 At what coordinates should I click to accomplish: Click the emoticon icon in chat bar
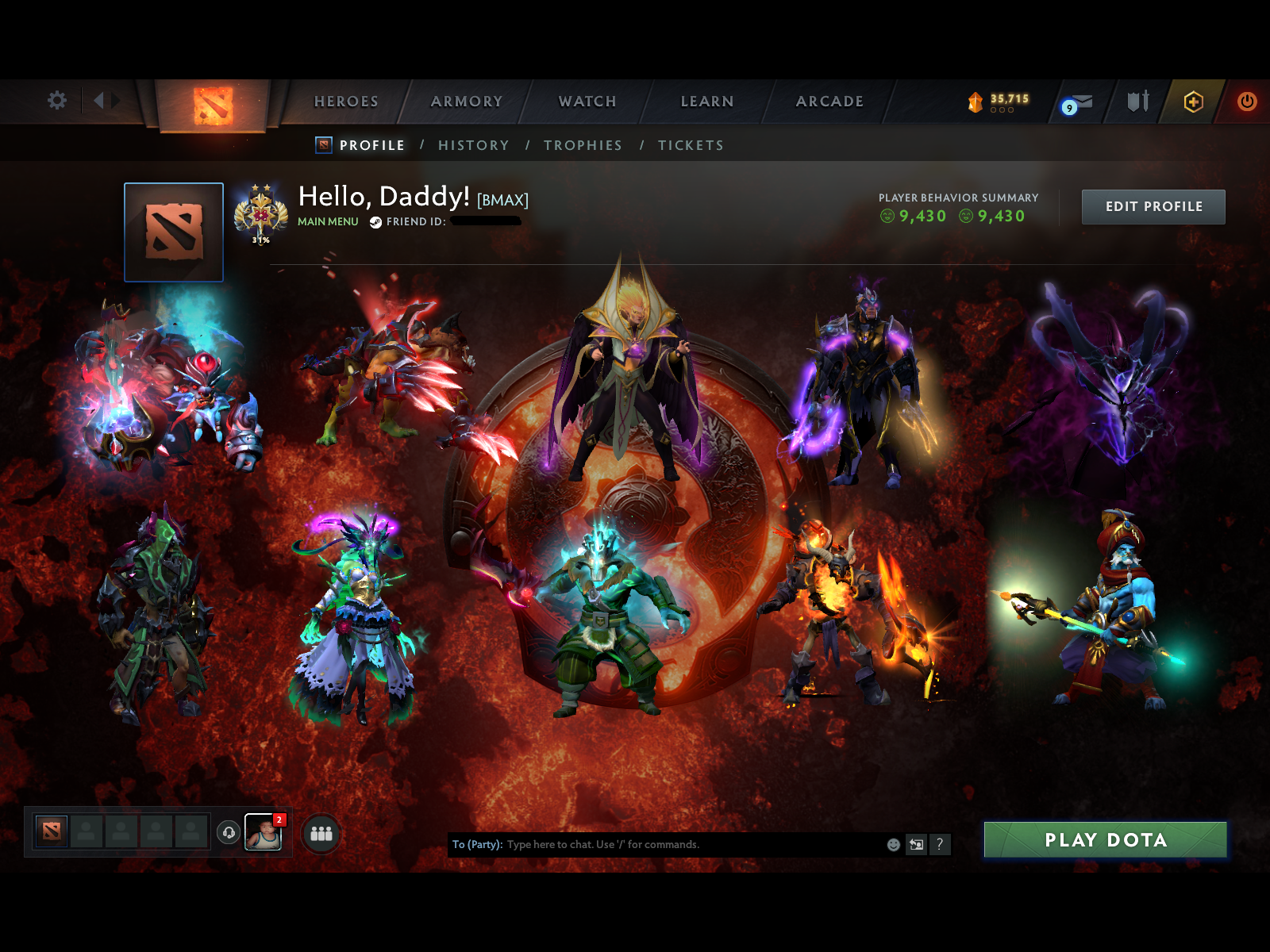tap(894, 844)
